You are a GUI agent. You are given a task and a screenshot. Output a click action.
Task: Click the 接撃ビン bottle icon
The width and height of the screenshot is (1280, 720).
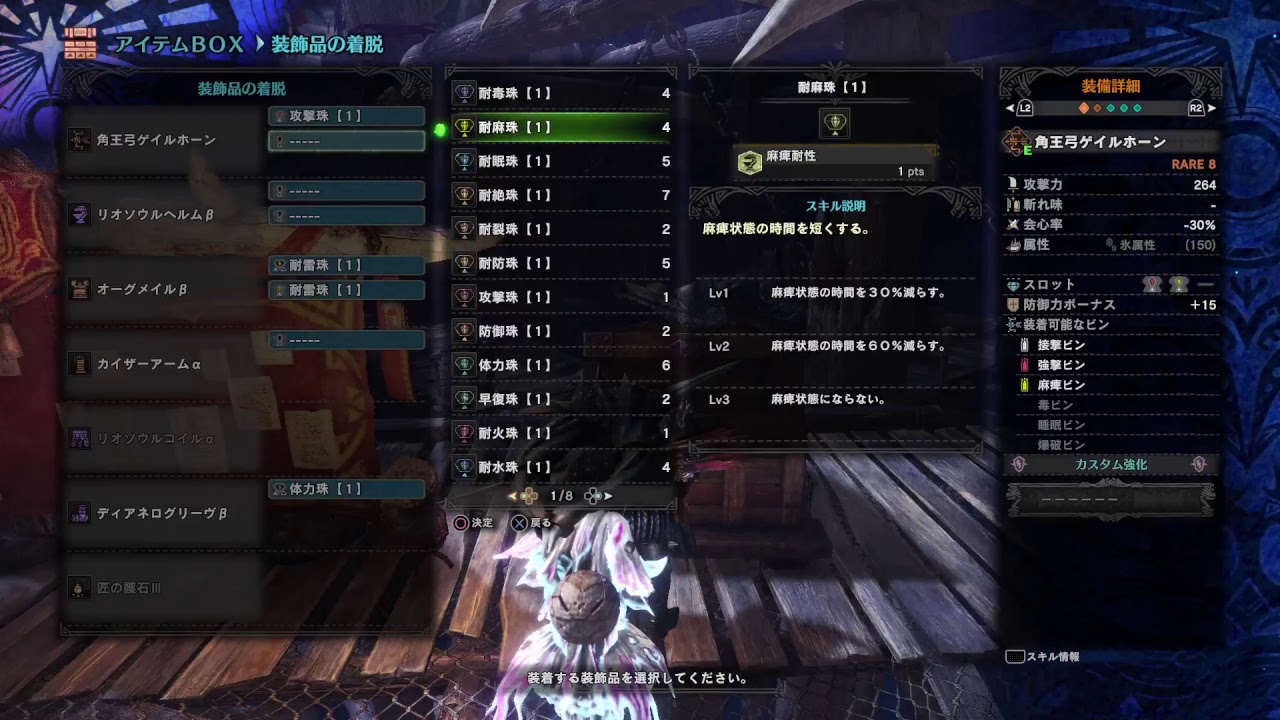(x=1024, y=344)
